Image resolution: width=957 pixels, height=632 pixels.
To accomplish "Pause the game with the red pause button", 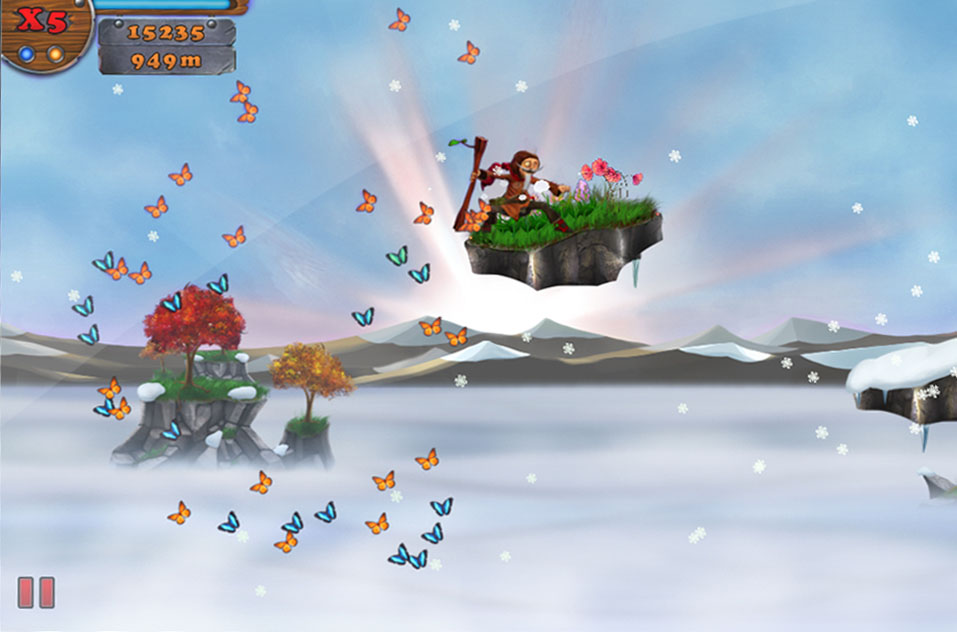I will 36,592.
